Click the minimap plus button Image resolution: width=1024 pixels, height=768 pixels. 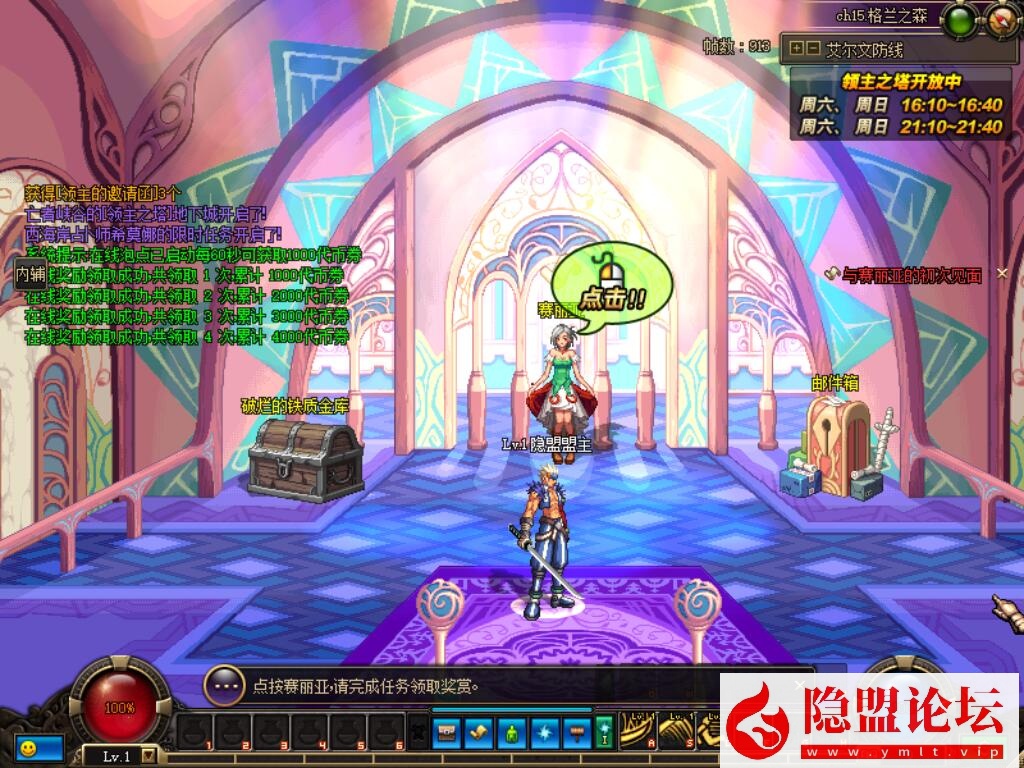pyautogui.click(x=796, y=48)
